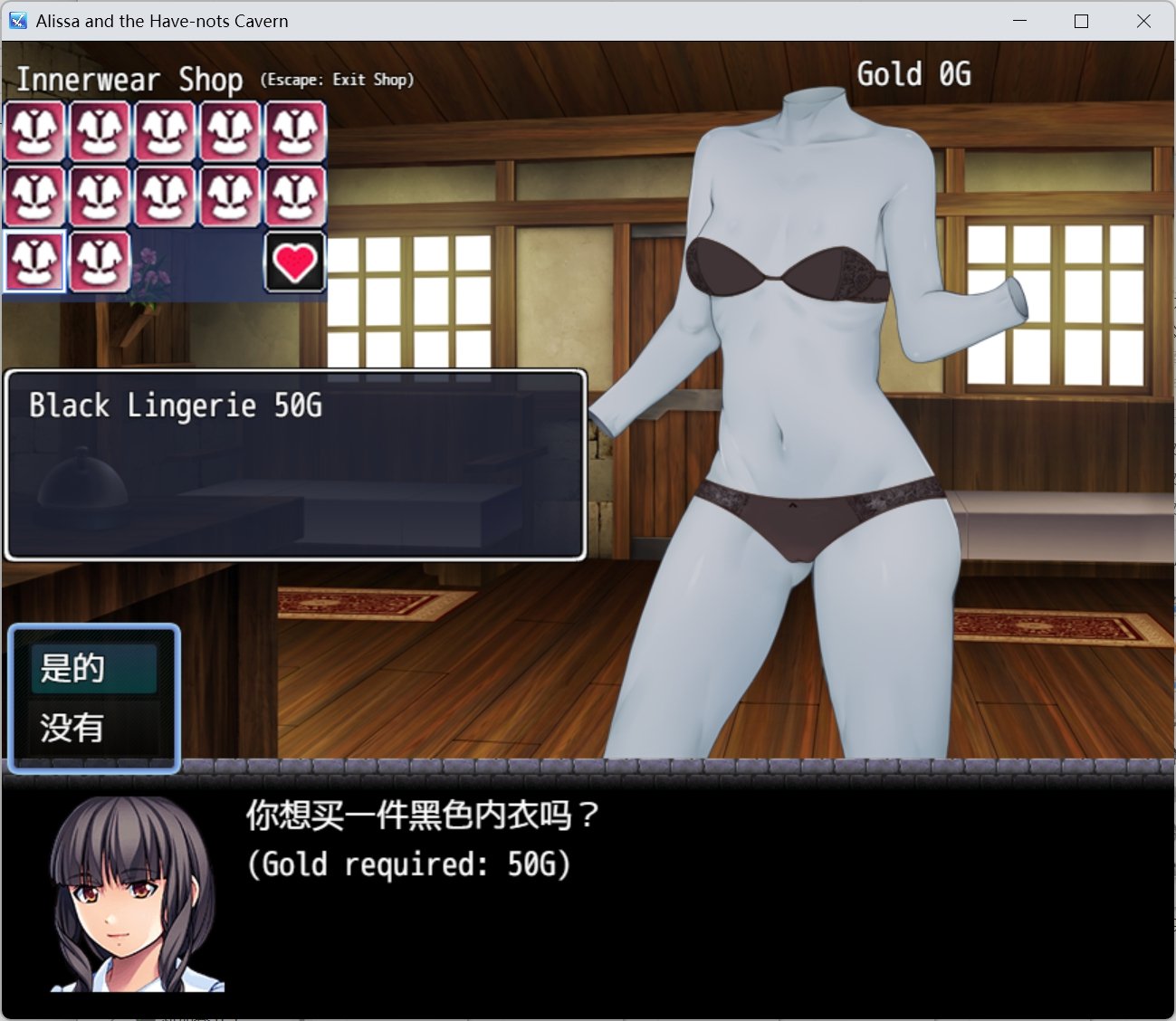
Task: Click the Gold required: 50G line
Action: tap(409, 864)
